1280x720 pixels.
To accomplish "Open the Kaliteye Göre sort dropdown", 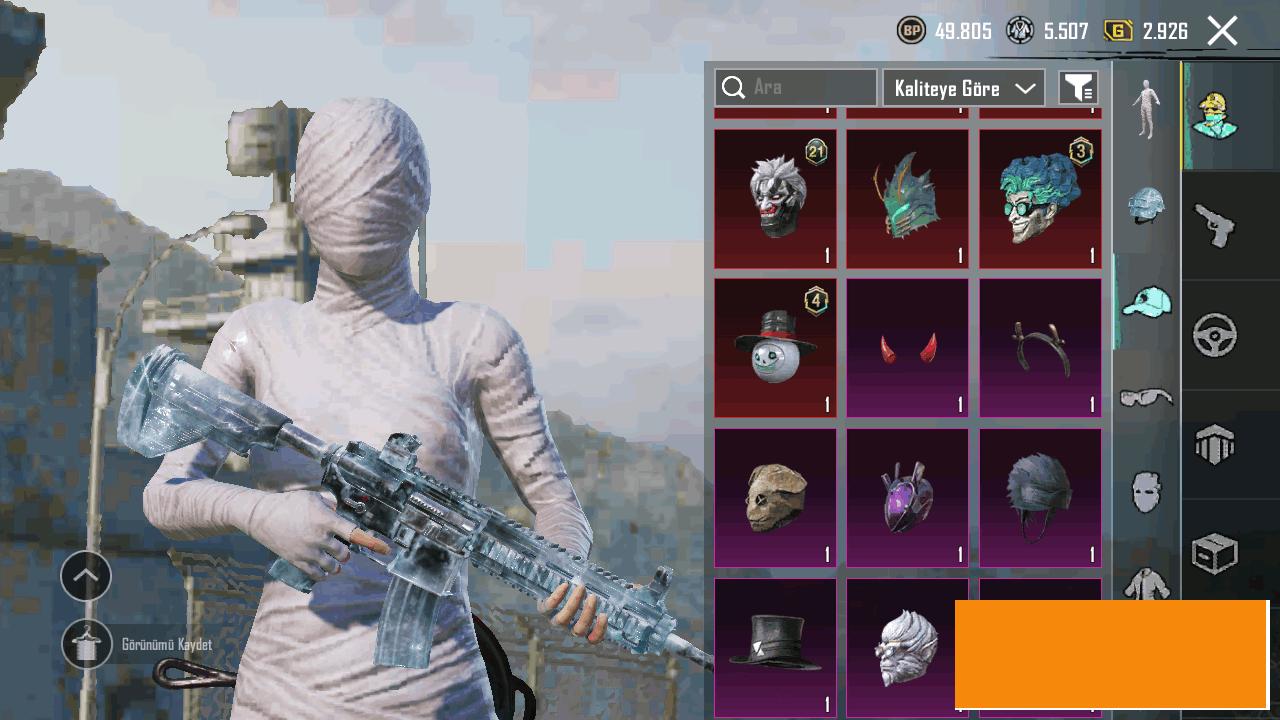I will [963, 88].
